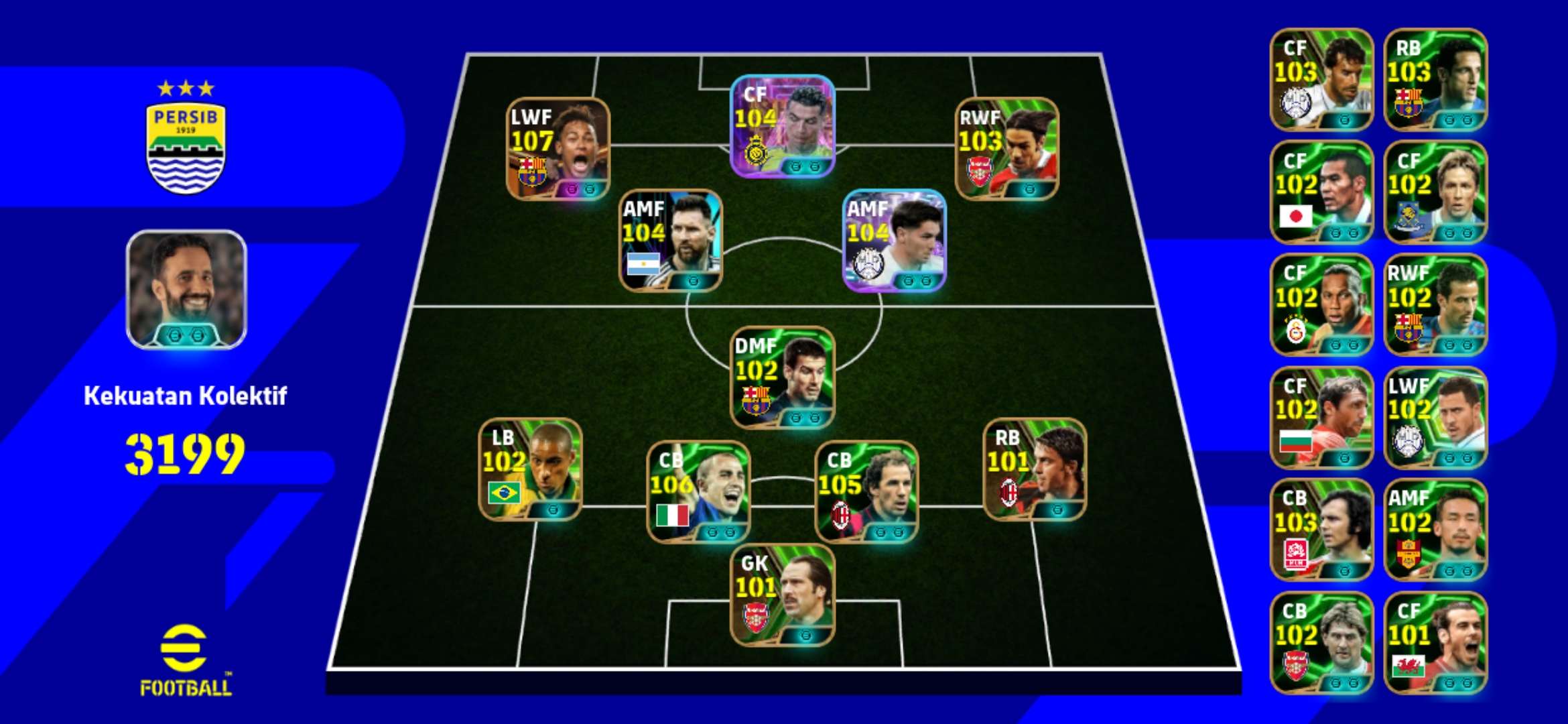Pick the substitute CF 101 with Wales flag
Screen dimensions: 1568x724
click(1435, 642)
